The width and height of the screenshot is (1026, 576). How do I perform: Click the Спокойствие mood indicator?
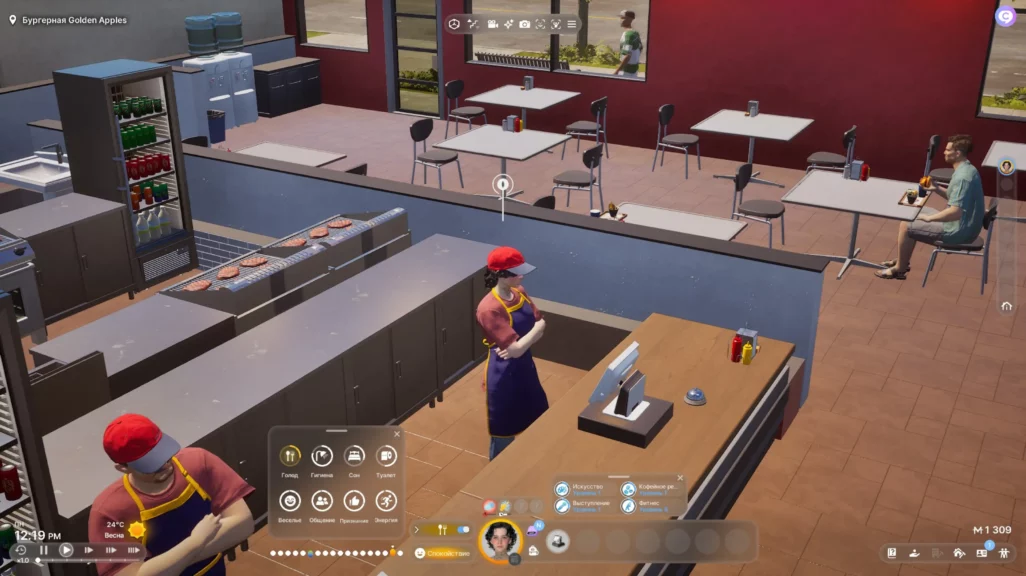pyautogui.click(x=442, y=553)
